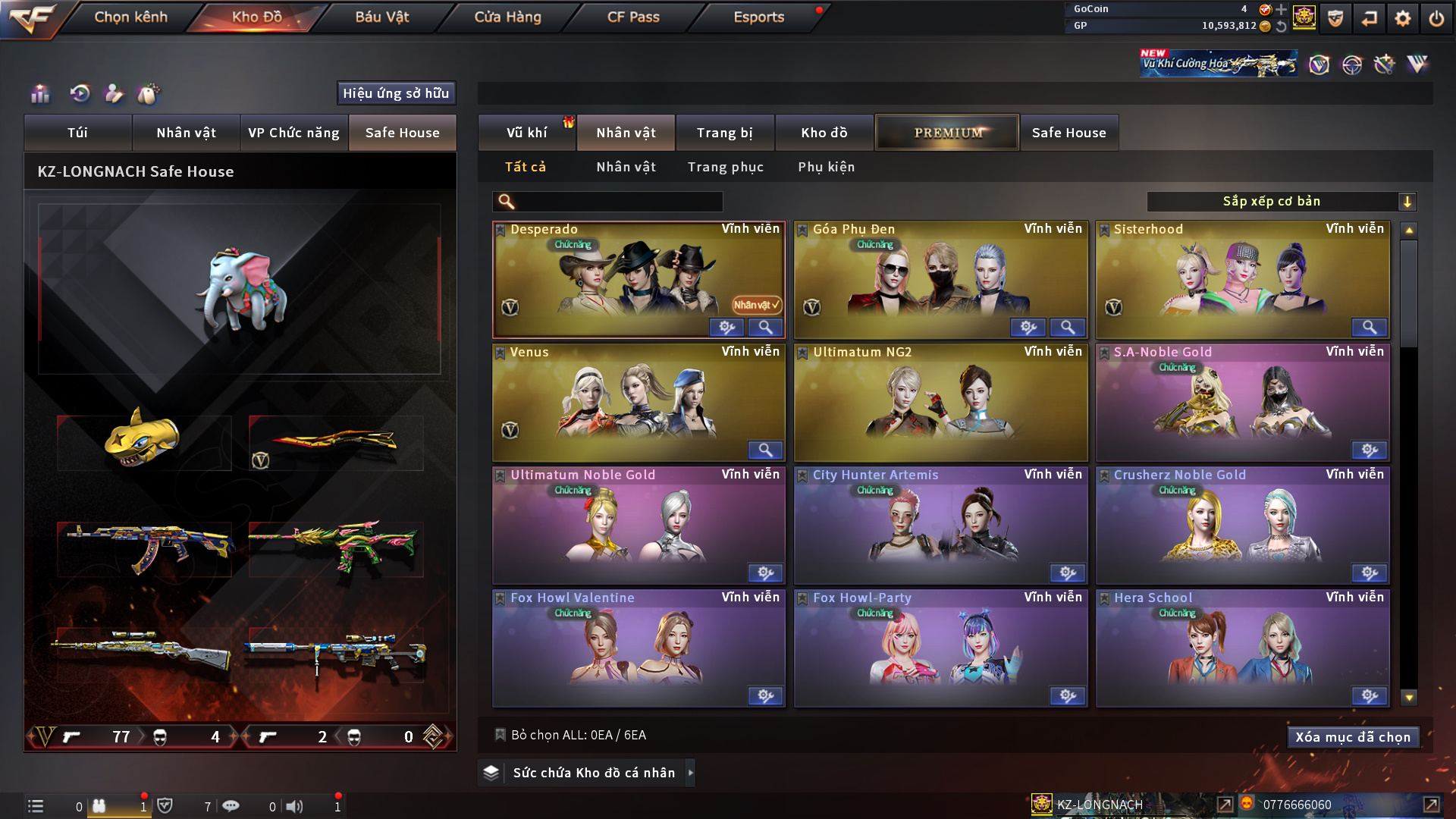Image resolution: width=1456 pixels, height=819 pixels.
Task: Open the Báu Vật menu
Action: pyautogui.click(x=381, y=17)
